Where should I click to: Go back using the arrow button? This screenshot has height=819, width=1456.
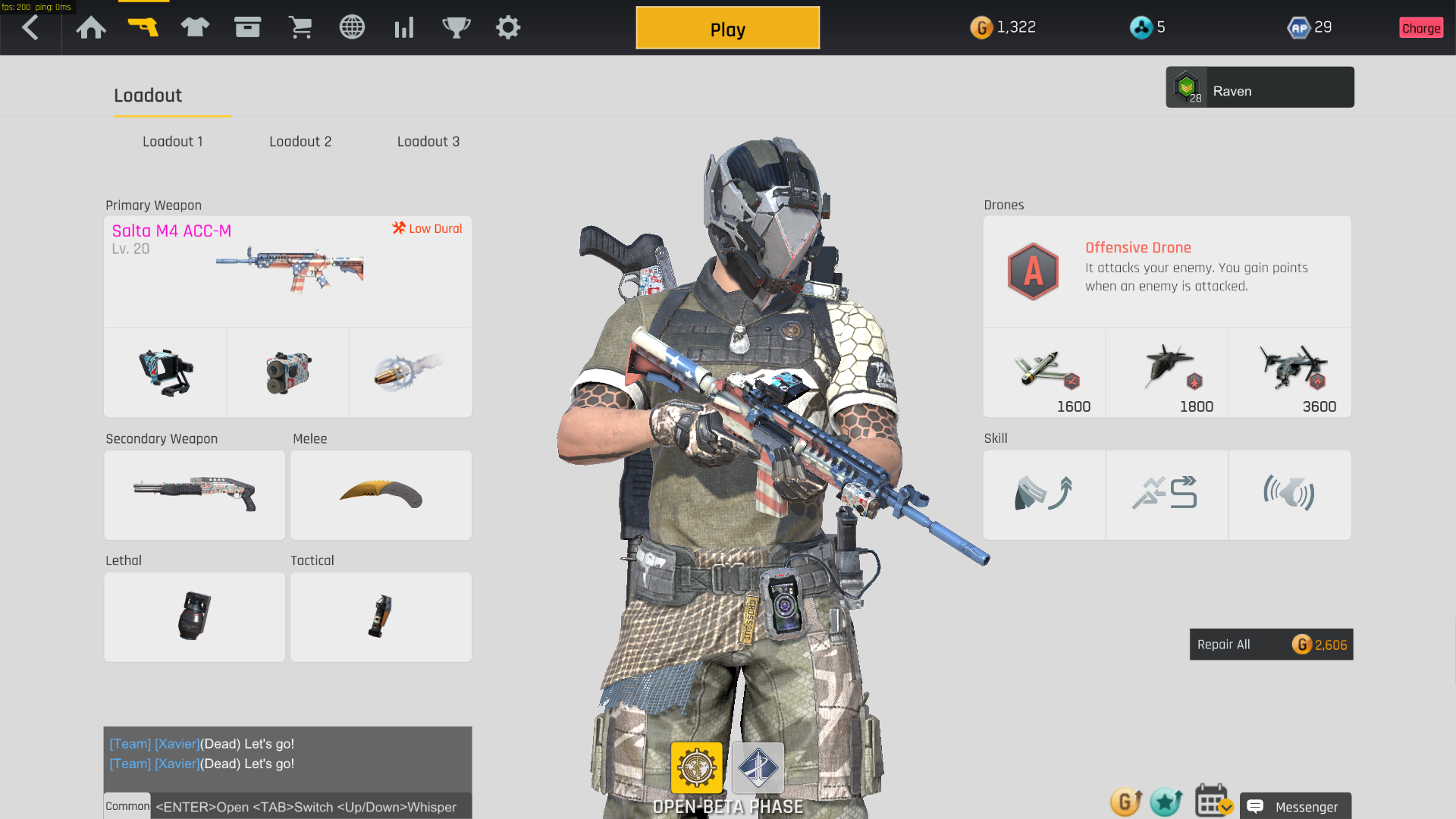tap(30, 28)
